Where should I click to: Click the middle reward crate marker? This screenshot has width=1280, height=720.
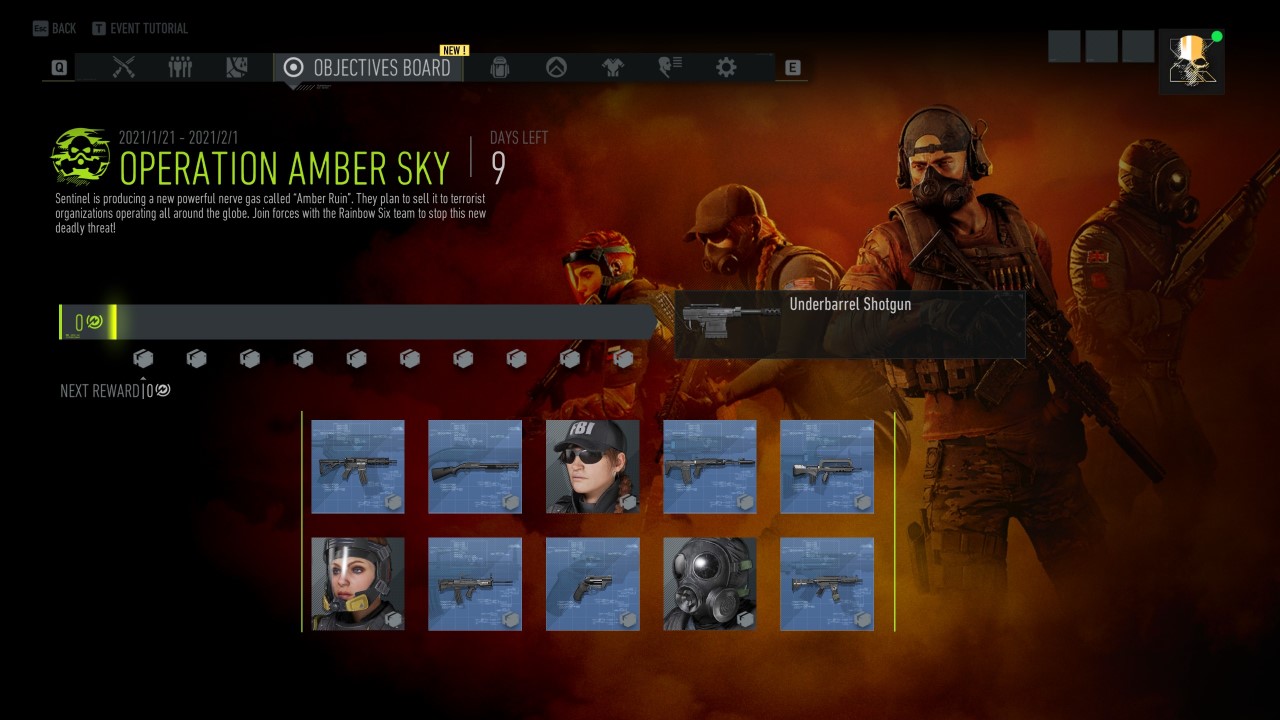357,357
